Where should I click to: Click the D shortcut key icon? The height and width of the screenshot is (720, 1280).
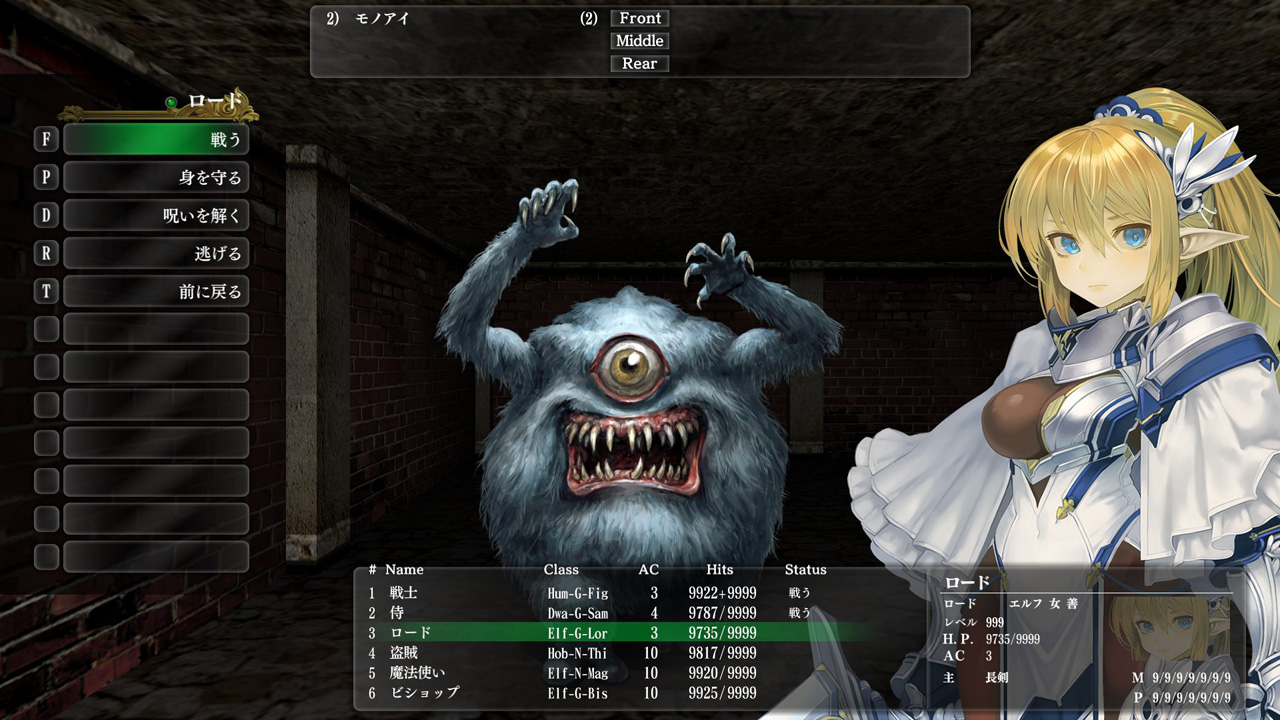click(46, 215)
